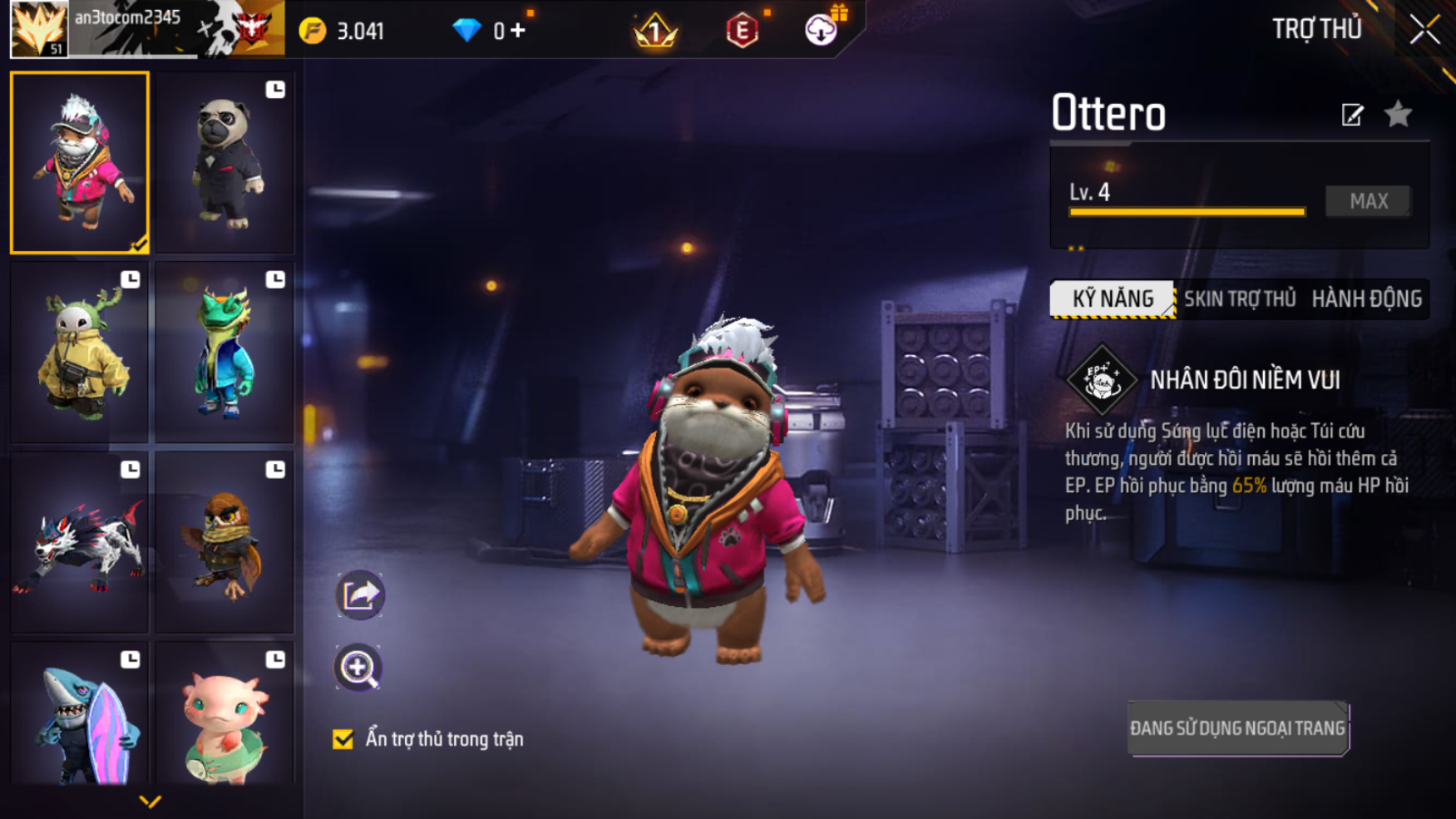
Task: Click the share arrow button
Action: (x=359, y=595)
